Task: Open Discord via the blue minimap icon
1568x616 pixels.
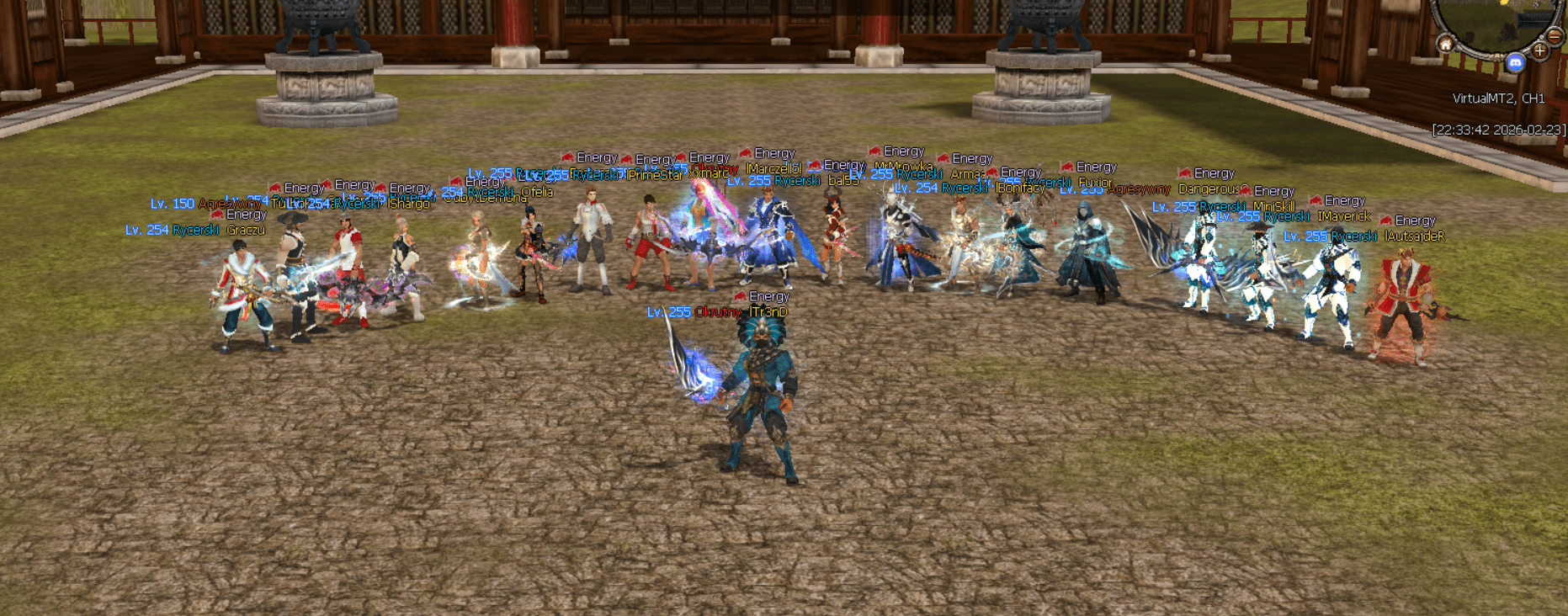Action: [1516, 62]
